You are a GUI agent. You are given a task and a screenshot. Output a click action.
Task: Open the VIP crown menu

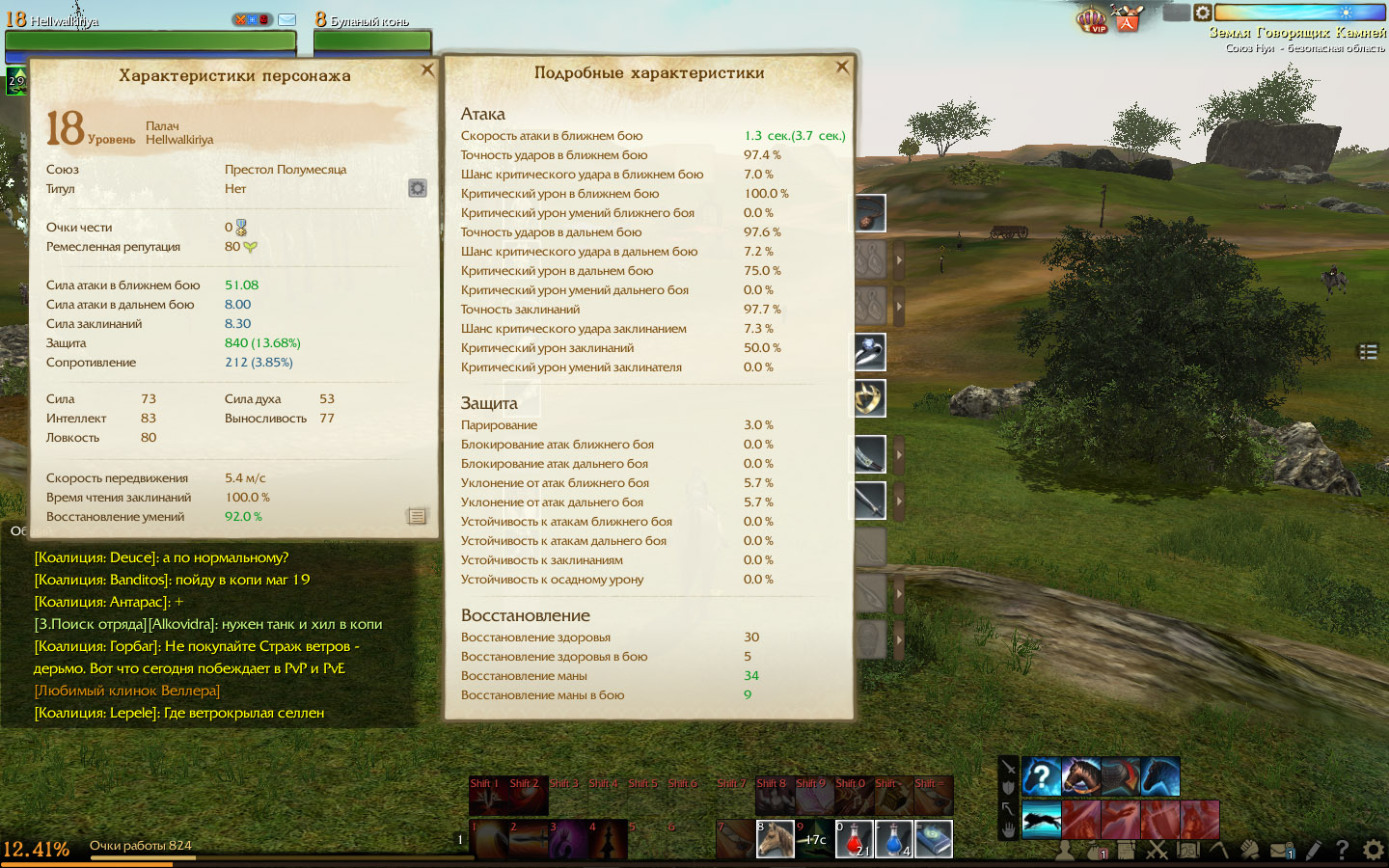point(1092,18)
